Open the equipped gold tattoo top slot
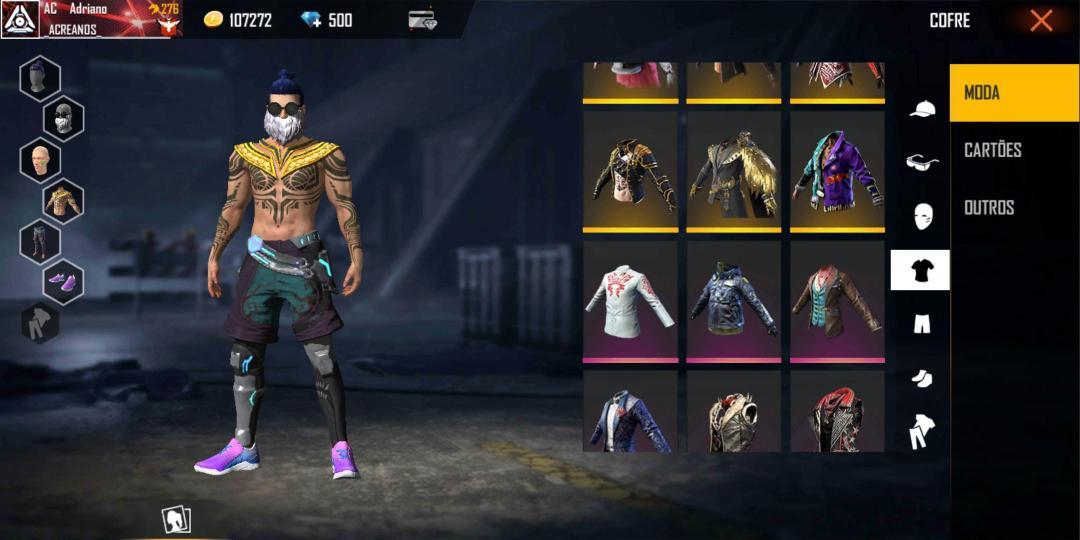This screenshot has height=540, width=1080. click(63, 201)
